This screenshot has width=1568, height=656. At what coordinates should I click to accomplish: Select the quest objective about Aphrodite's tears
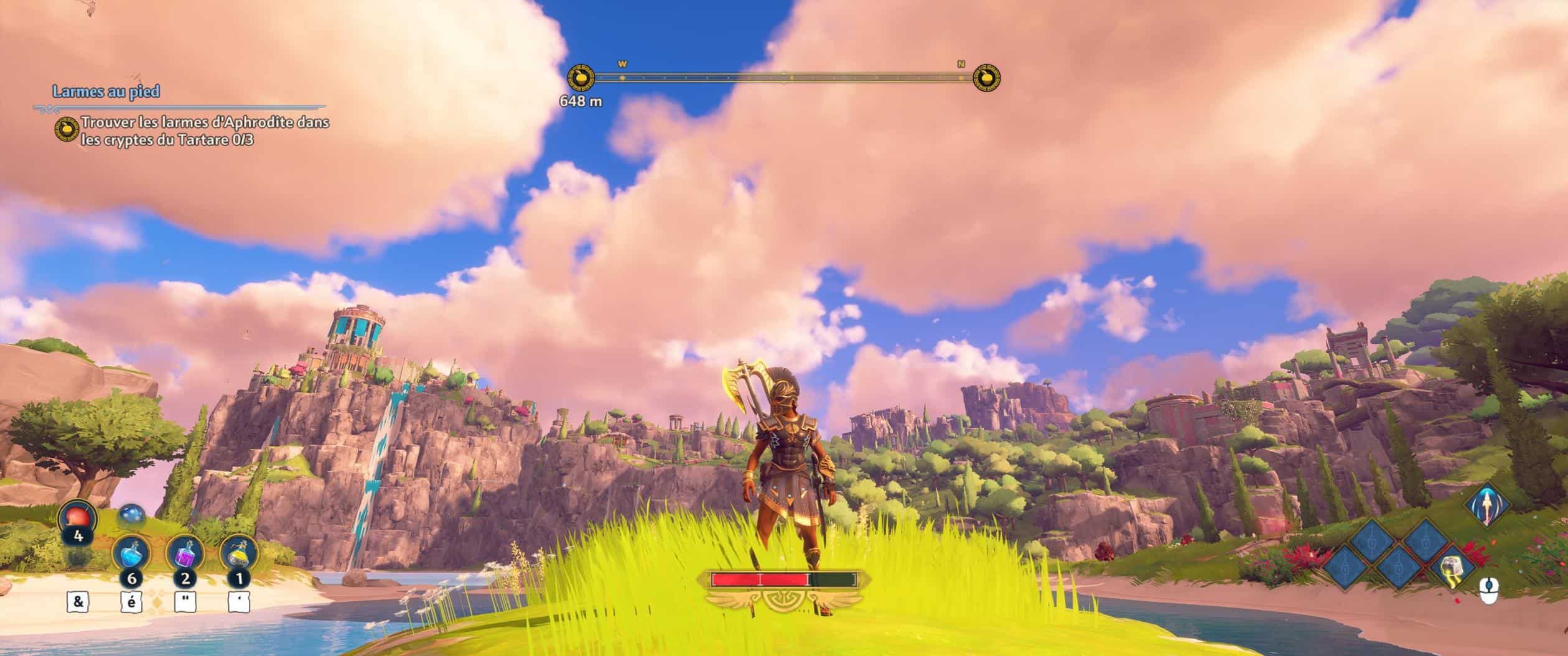coord(205,131)
